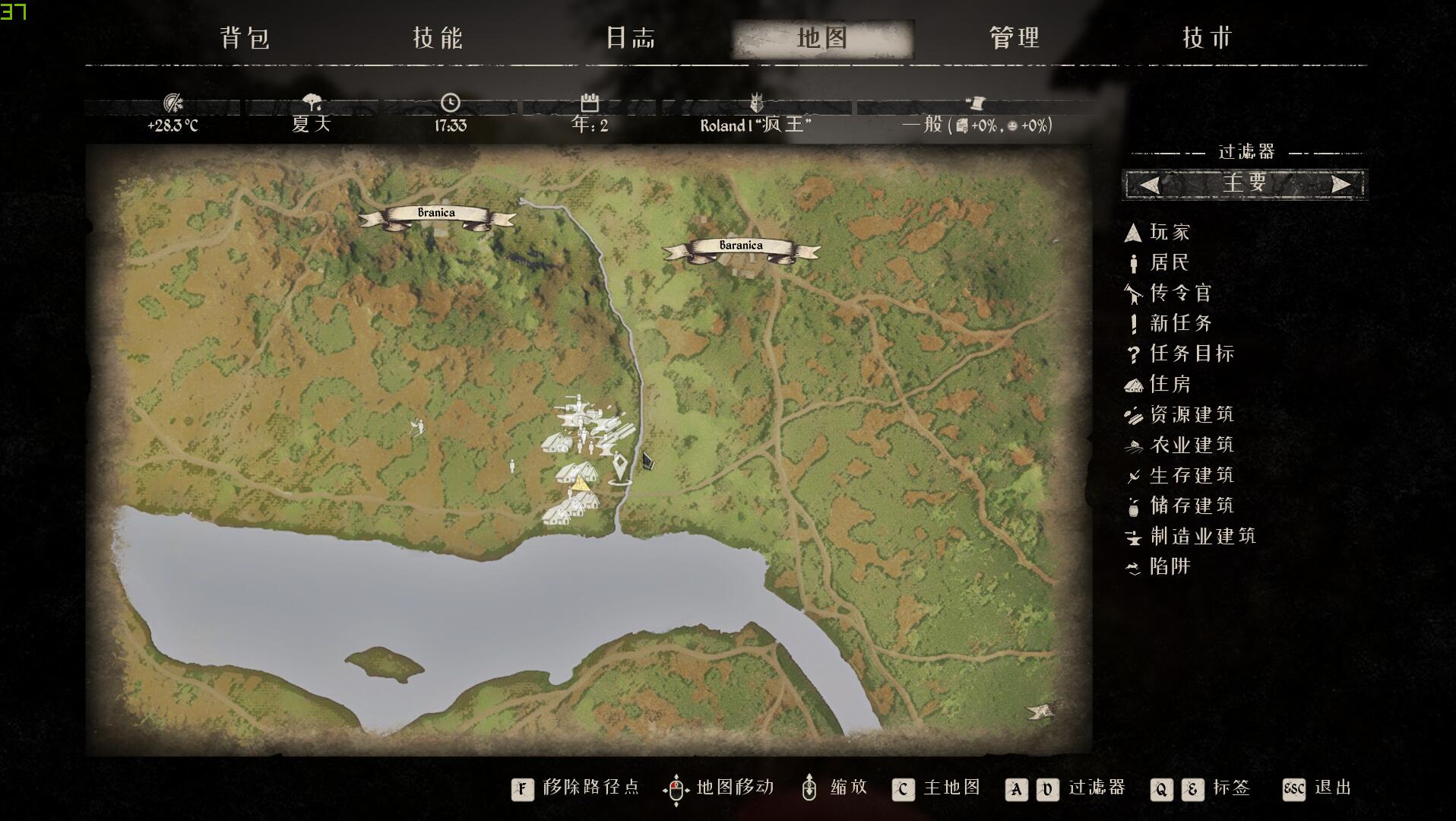1456x821 pixels.
Task: Toggle the 住房 filter entry
Action: [1169, 385]
